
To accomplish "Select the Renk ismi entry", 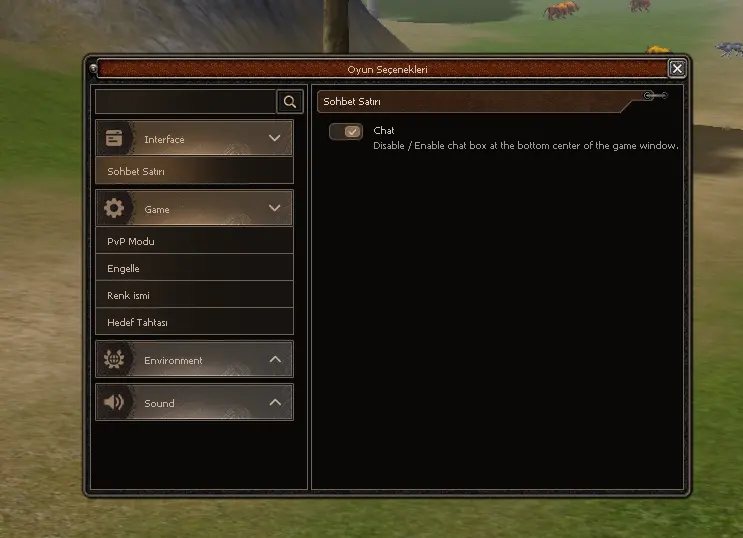I will (x=194, y=295).
